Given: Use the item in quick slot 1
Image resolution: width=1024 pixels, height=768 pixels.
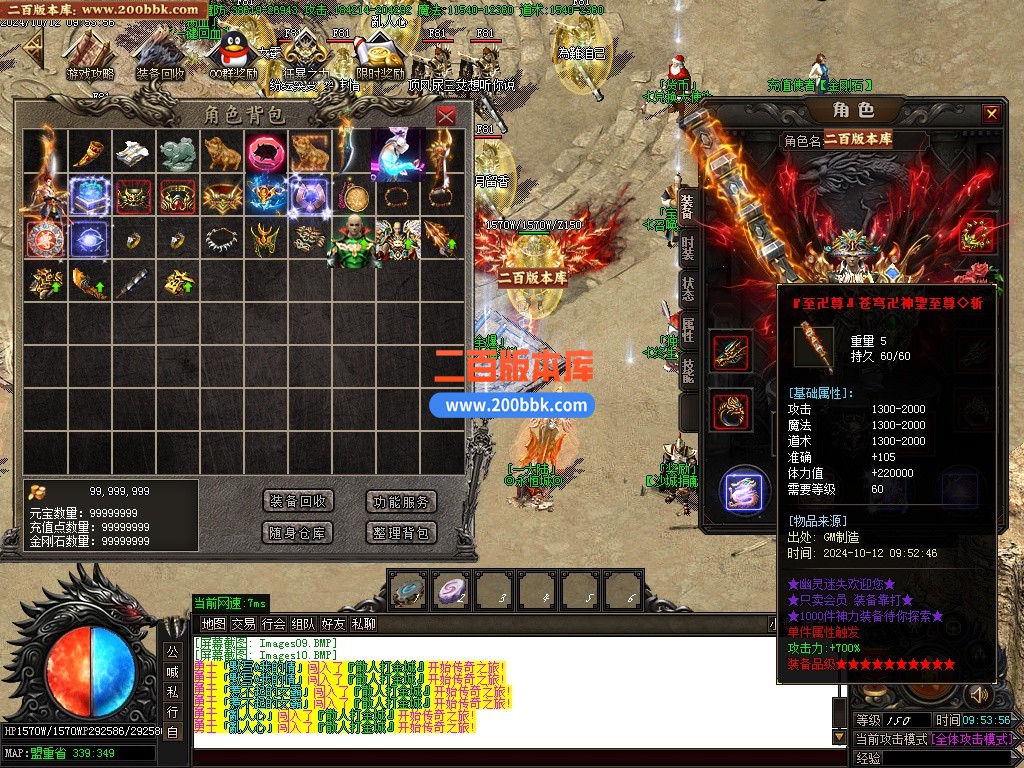Looking at the screenshot, I should coord(407,591).
